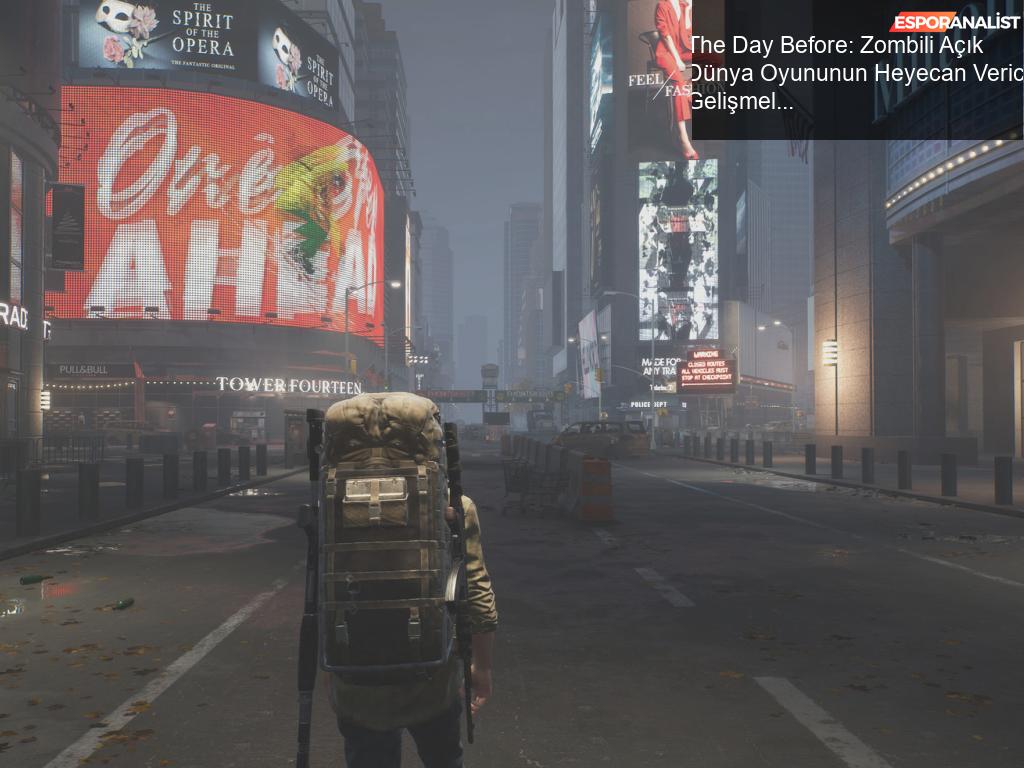The height and width of the screenshot is (768, 1024).
Task: Click the ESPORANALIST logo
Action: coord(954,21)
